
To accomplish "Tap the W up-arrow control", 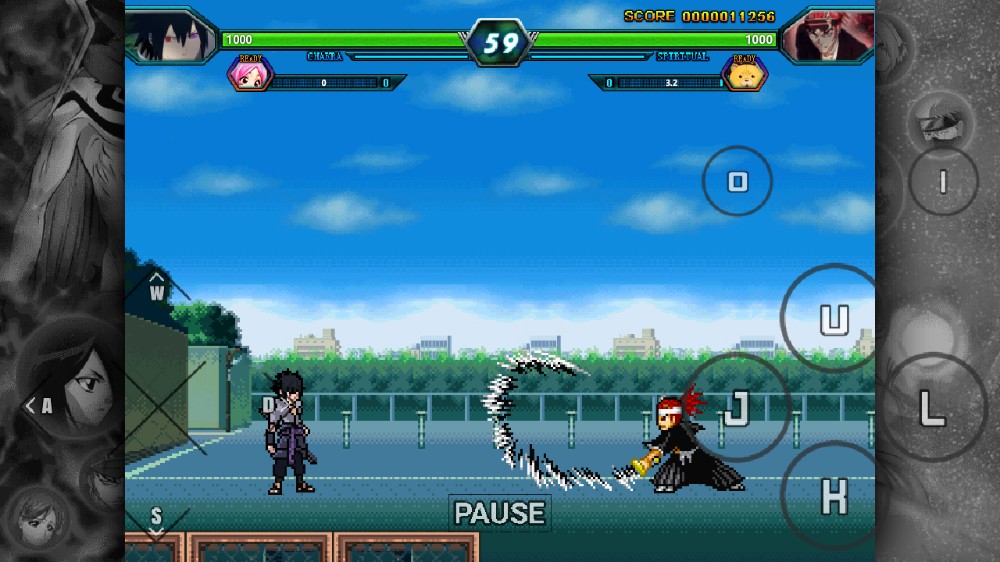I will 157,289.
